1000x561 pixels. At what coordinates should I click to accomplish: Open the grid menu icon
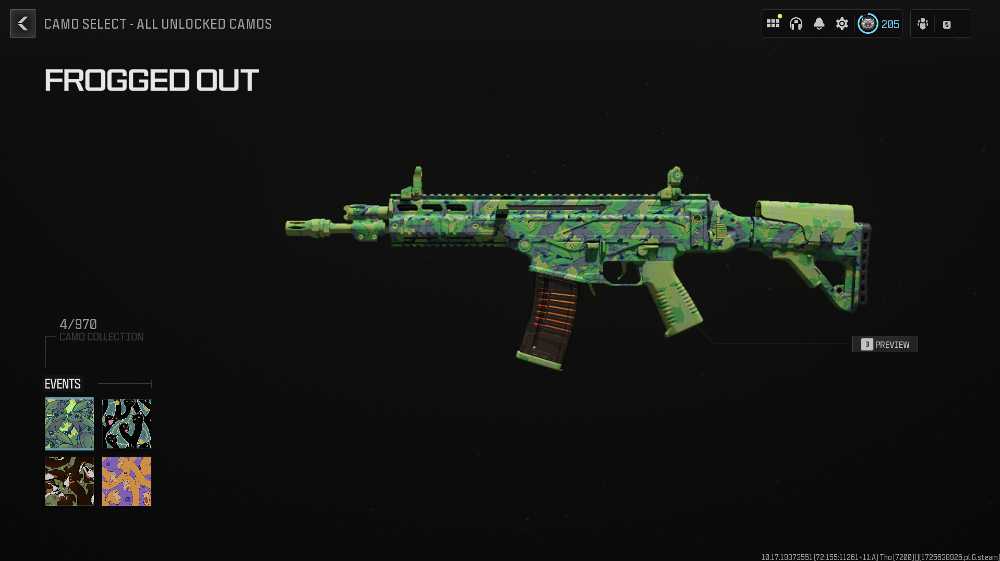point(773,24)
